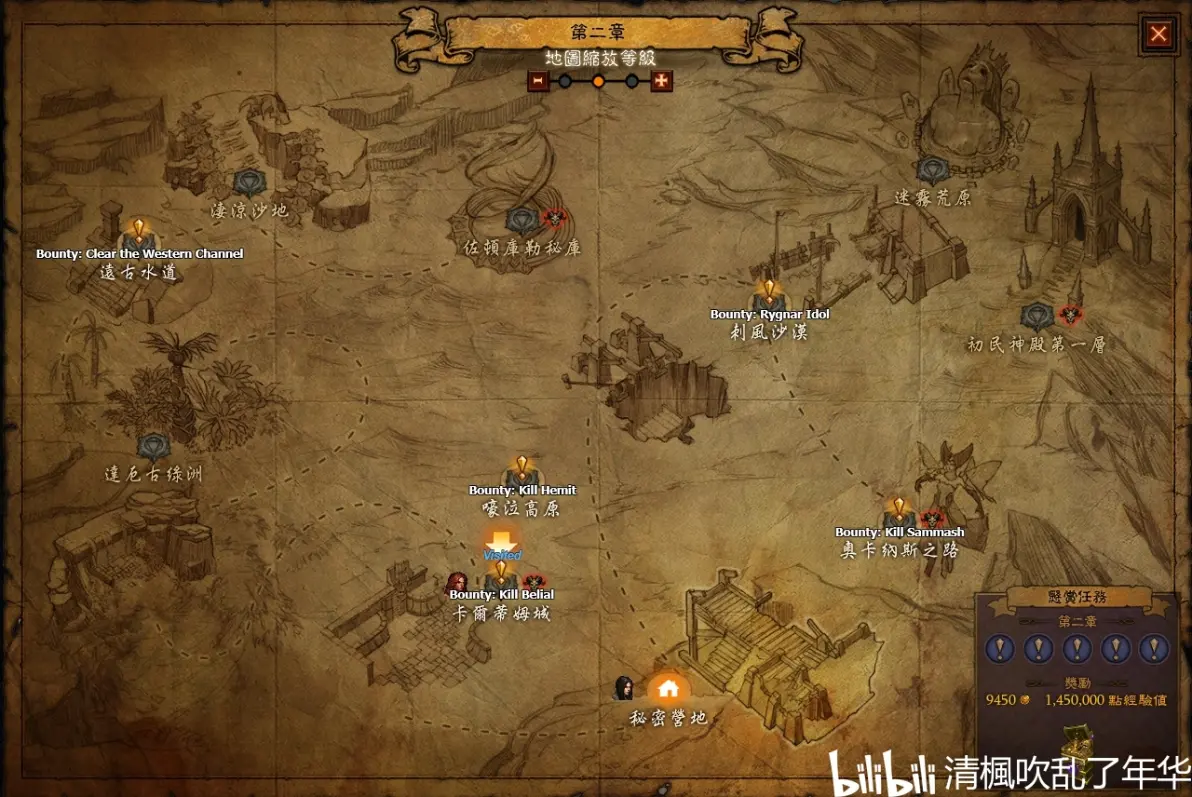Image resolution: width=1192 pixels, height=797 pixels.
Task: Choose the Kill Belial bounty waypoint
Action: pyautogui.click(x=501, y=577)
